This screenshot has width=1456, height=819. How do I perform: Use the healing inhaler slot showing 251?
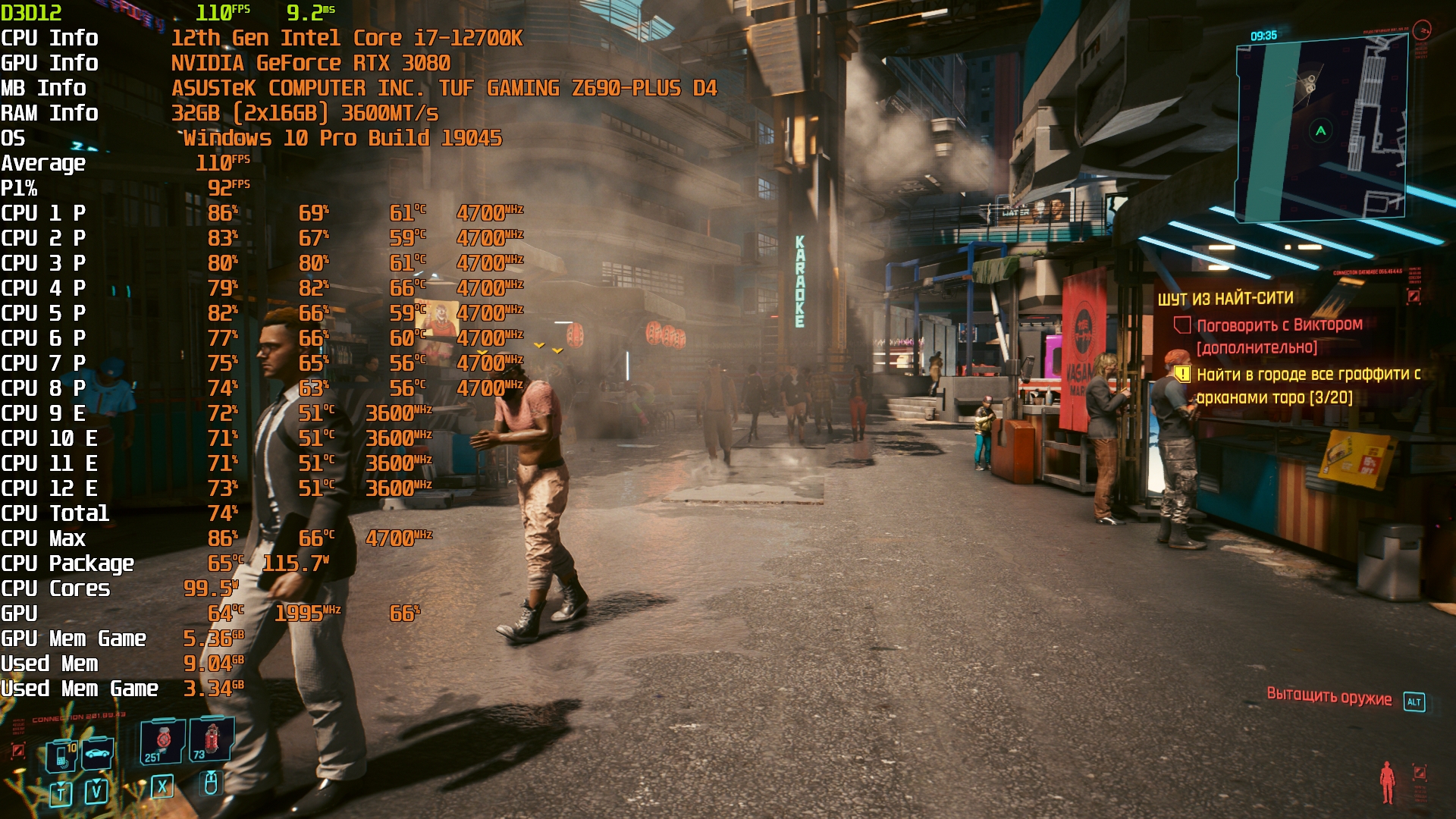162,742
